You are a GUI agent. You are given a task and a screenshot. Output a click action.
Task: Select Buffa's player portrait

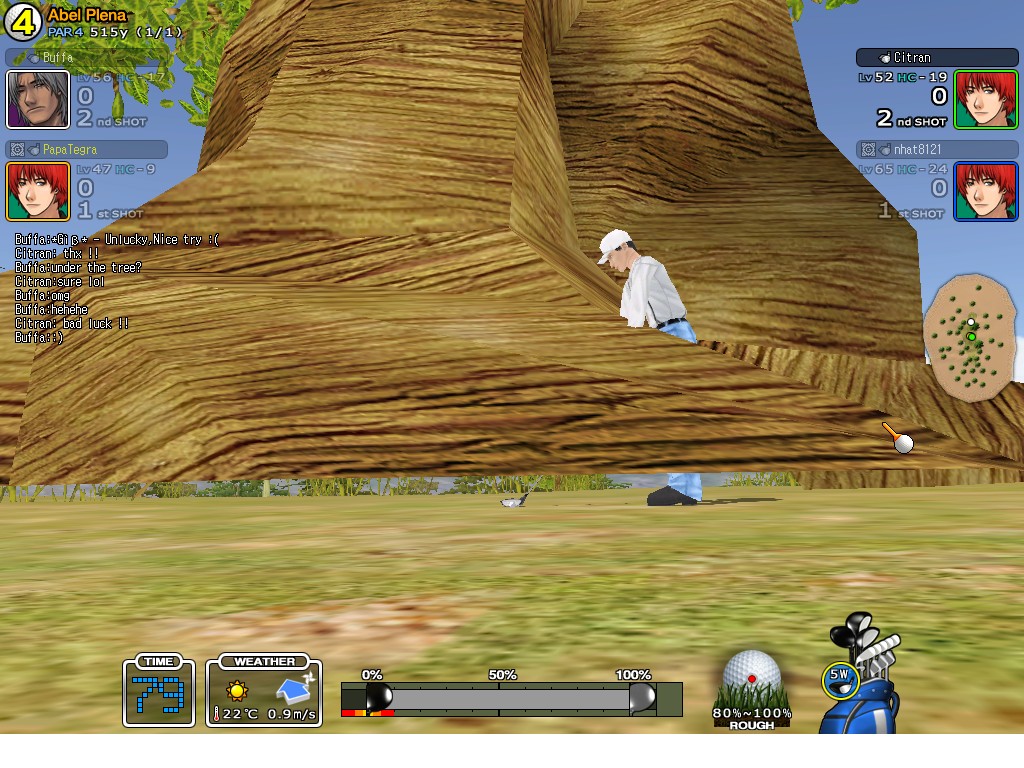tap(38, 100)
